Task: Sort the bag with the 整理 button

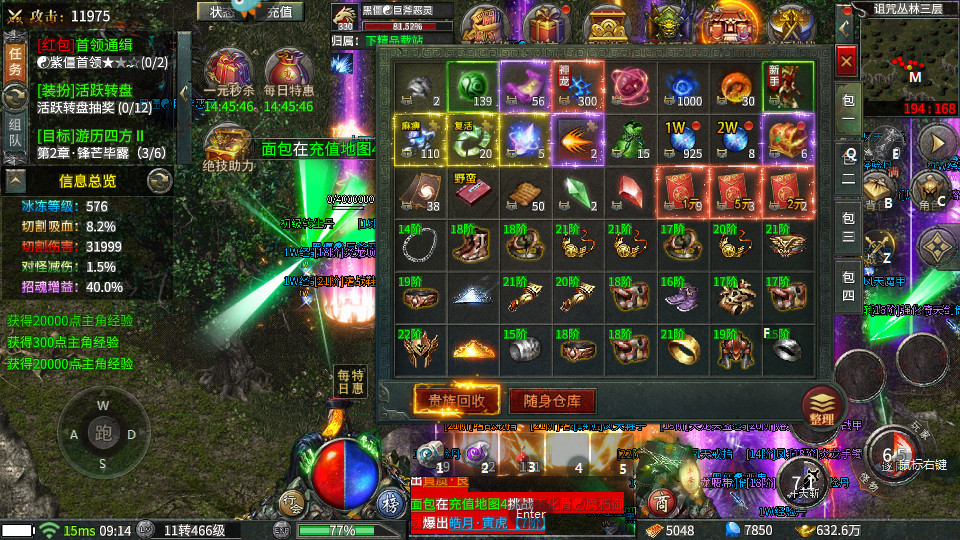Action: (822, 407)
